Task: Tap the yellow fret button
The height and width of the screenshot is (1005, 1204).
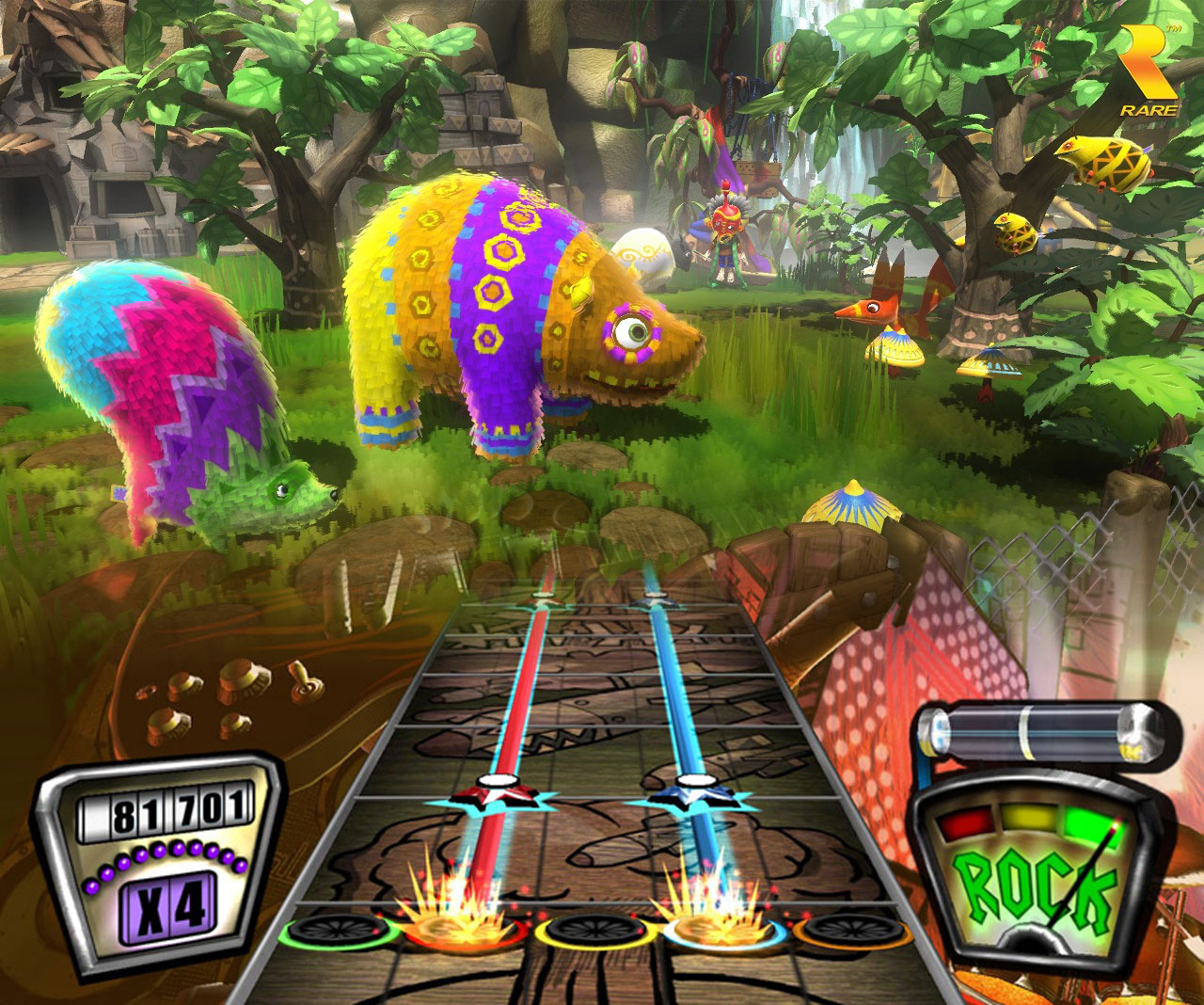Action: click(591, 931)
